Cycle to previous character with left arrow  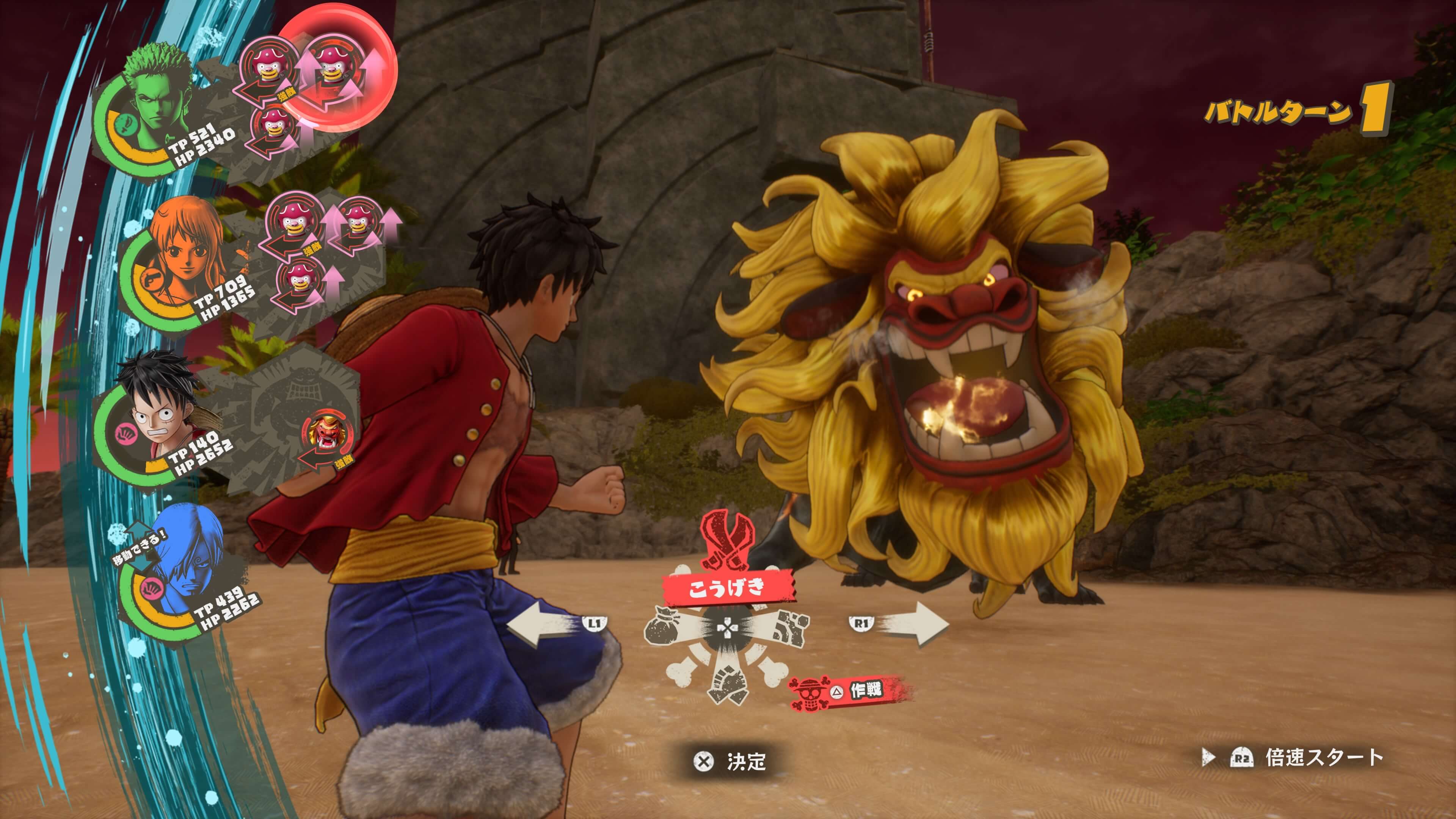point(543,623)
